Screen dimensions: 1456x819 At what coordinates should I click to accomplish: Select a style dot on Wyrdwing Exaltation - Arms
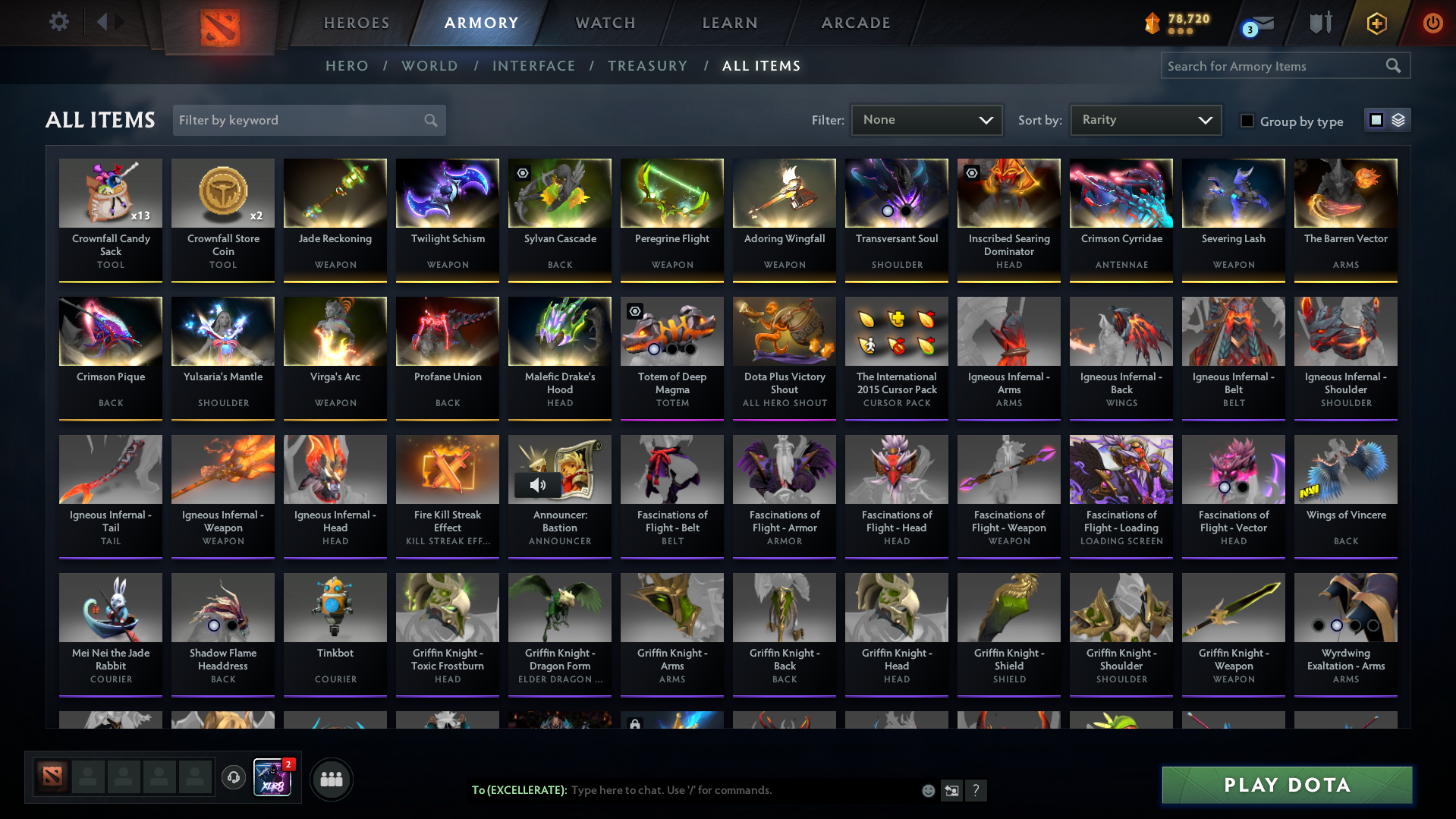(1337, 626)
